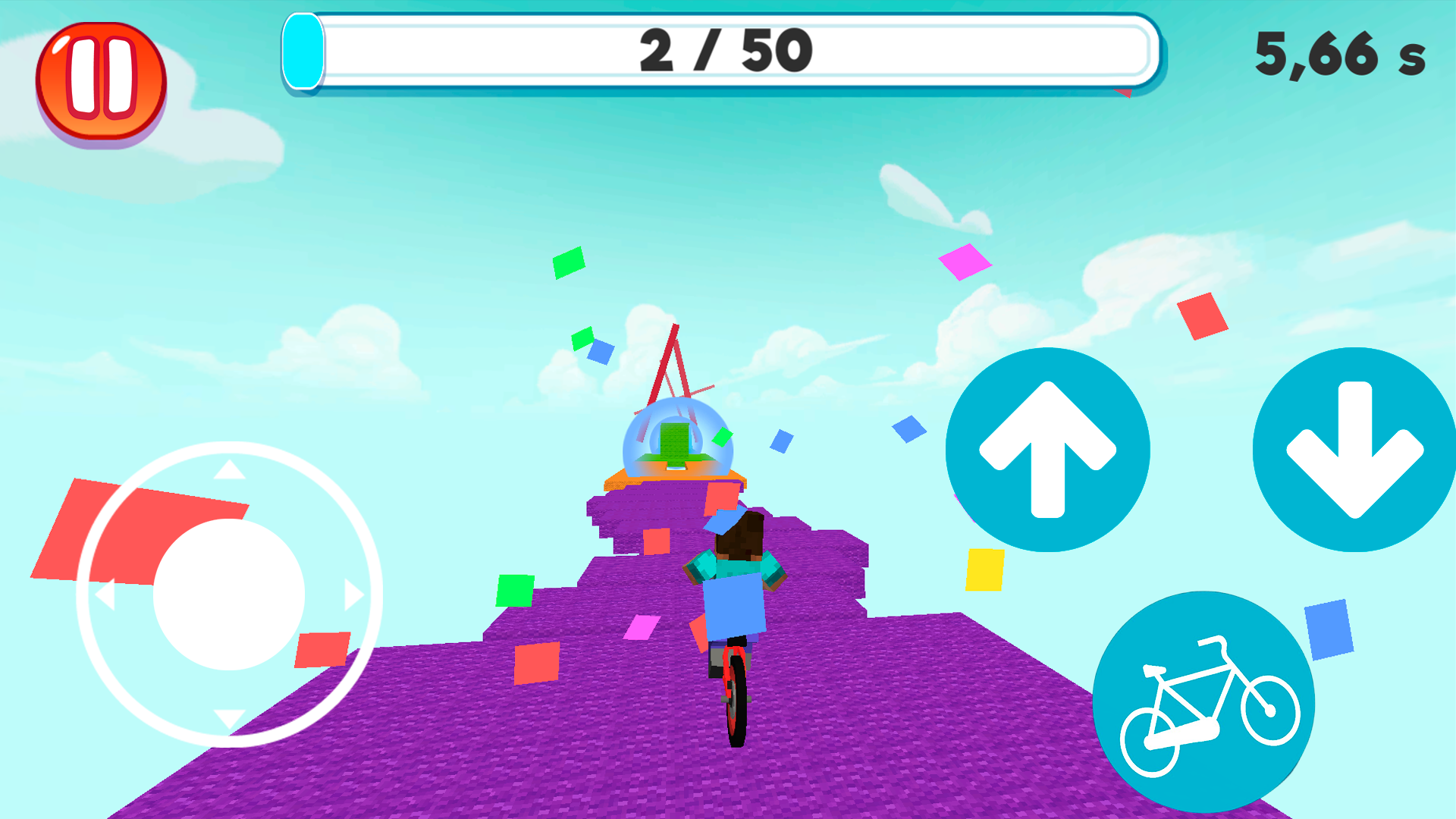Tap the down arrow on the virtual joystick

click(x=227, y=717)
